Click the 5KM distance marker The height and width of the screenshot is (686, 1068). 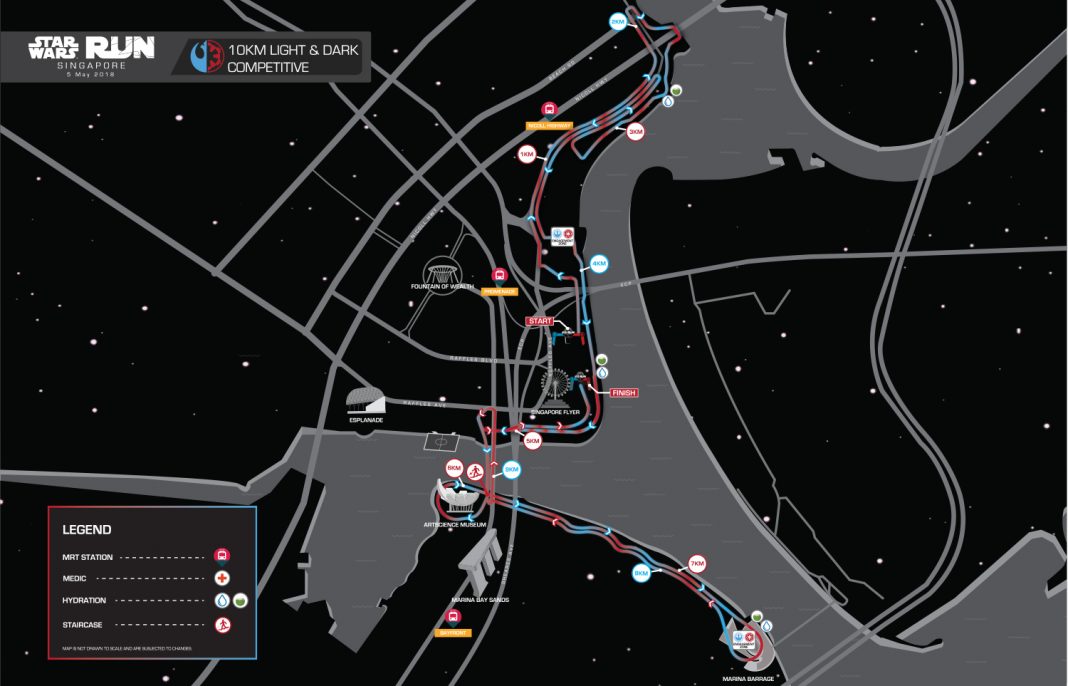pos(532,440)
